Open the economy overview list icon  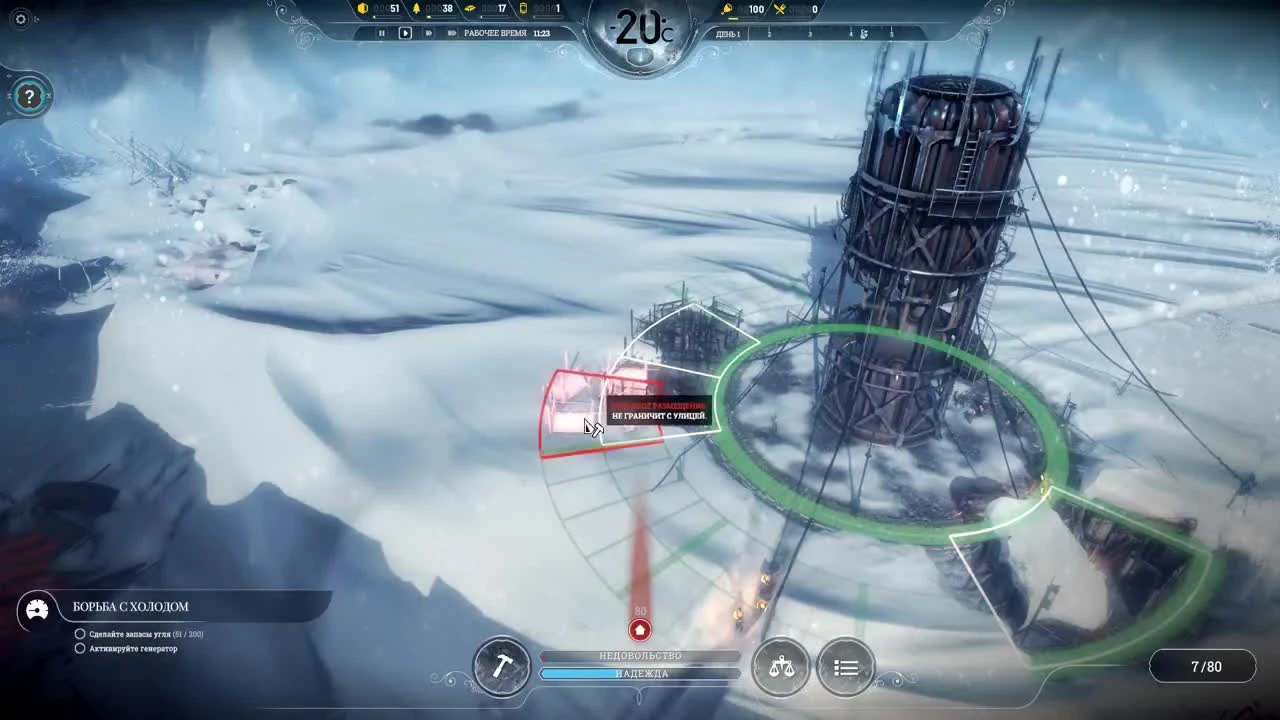pyautogui.click(x=846, y=666)
